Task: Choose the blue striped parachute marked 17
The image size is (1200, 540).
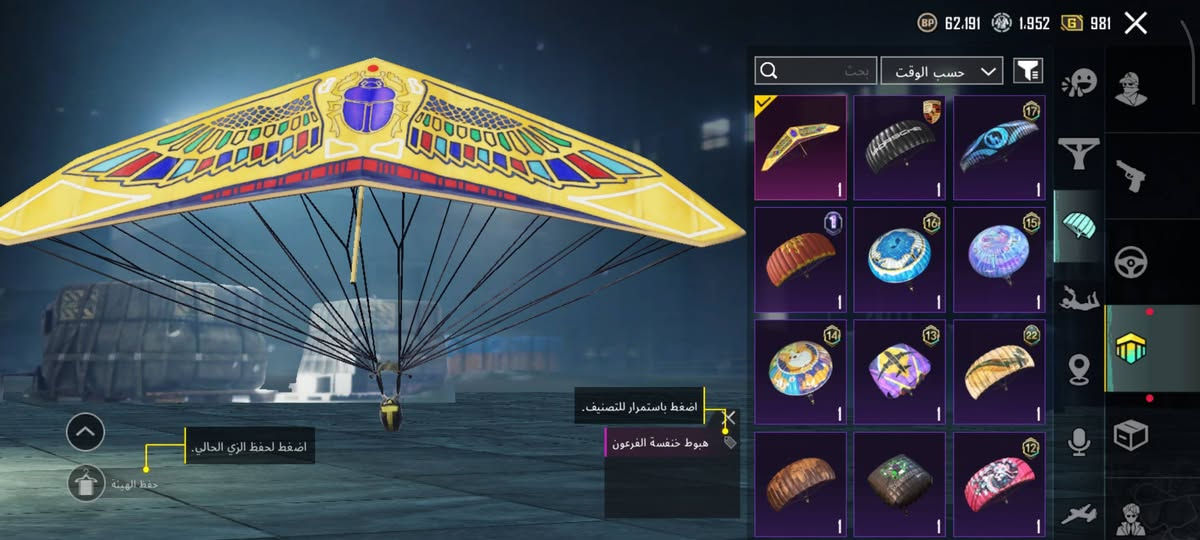Action: 998,147
